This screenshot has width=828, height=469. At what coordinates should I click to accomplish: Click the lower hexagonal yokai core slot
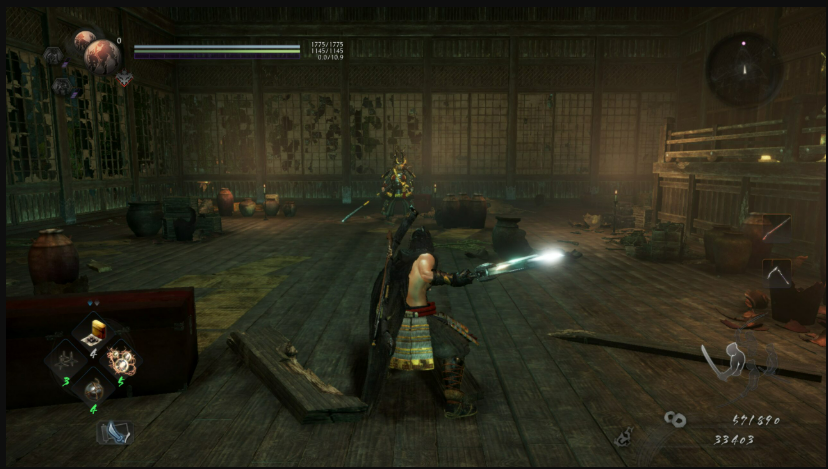[62, 87]
